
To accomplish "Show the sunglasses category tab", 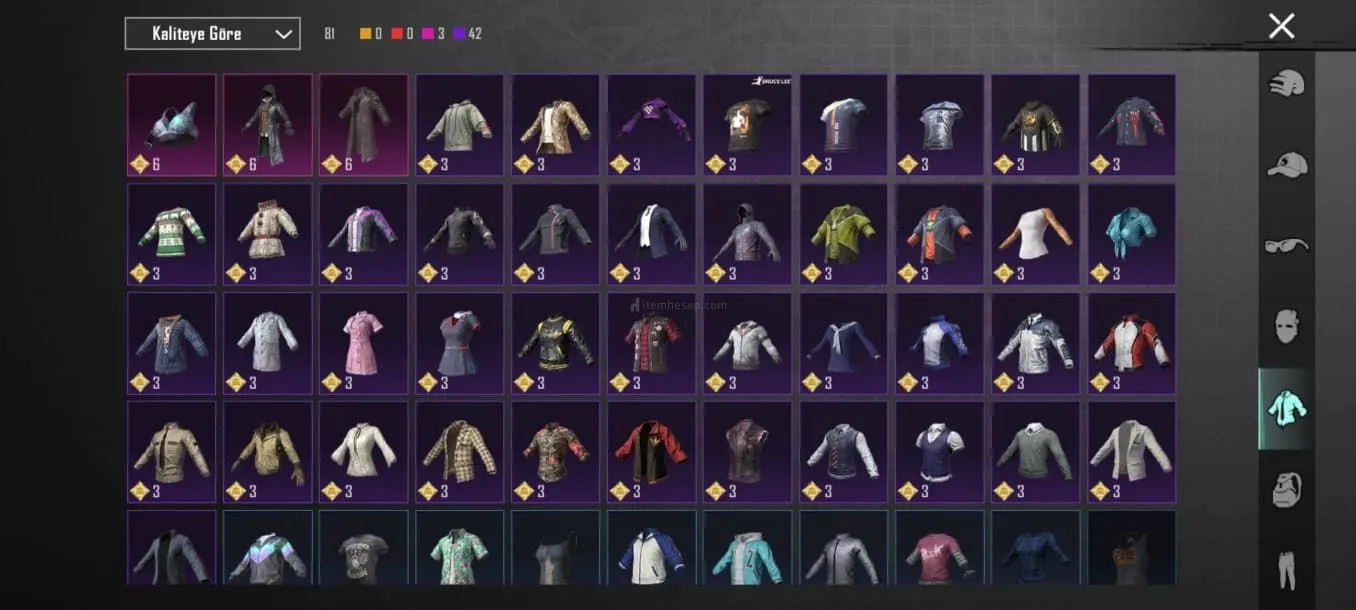I will point(1286,245).
